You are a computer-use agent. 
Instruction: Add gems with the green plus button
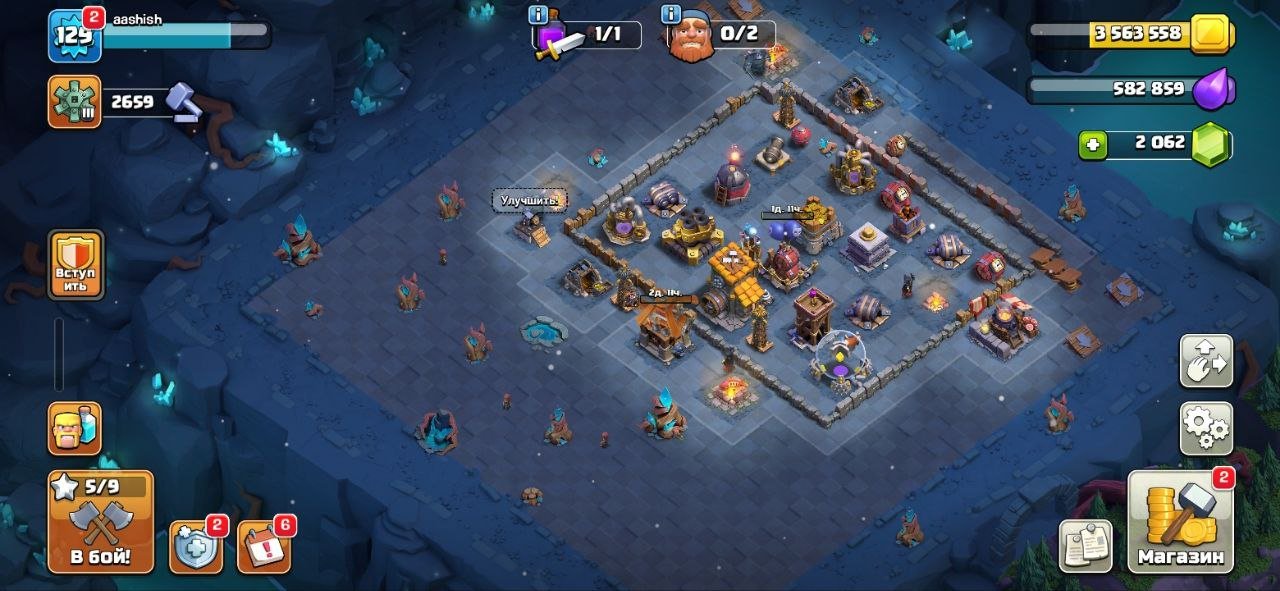(1093, 145)
